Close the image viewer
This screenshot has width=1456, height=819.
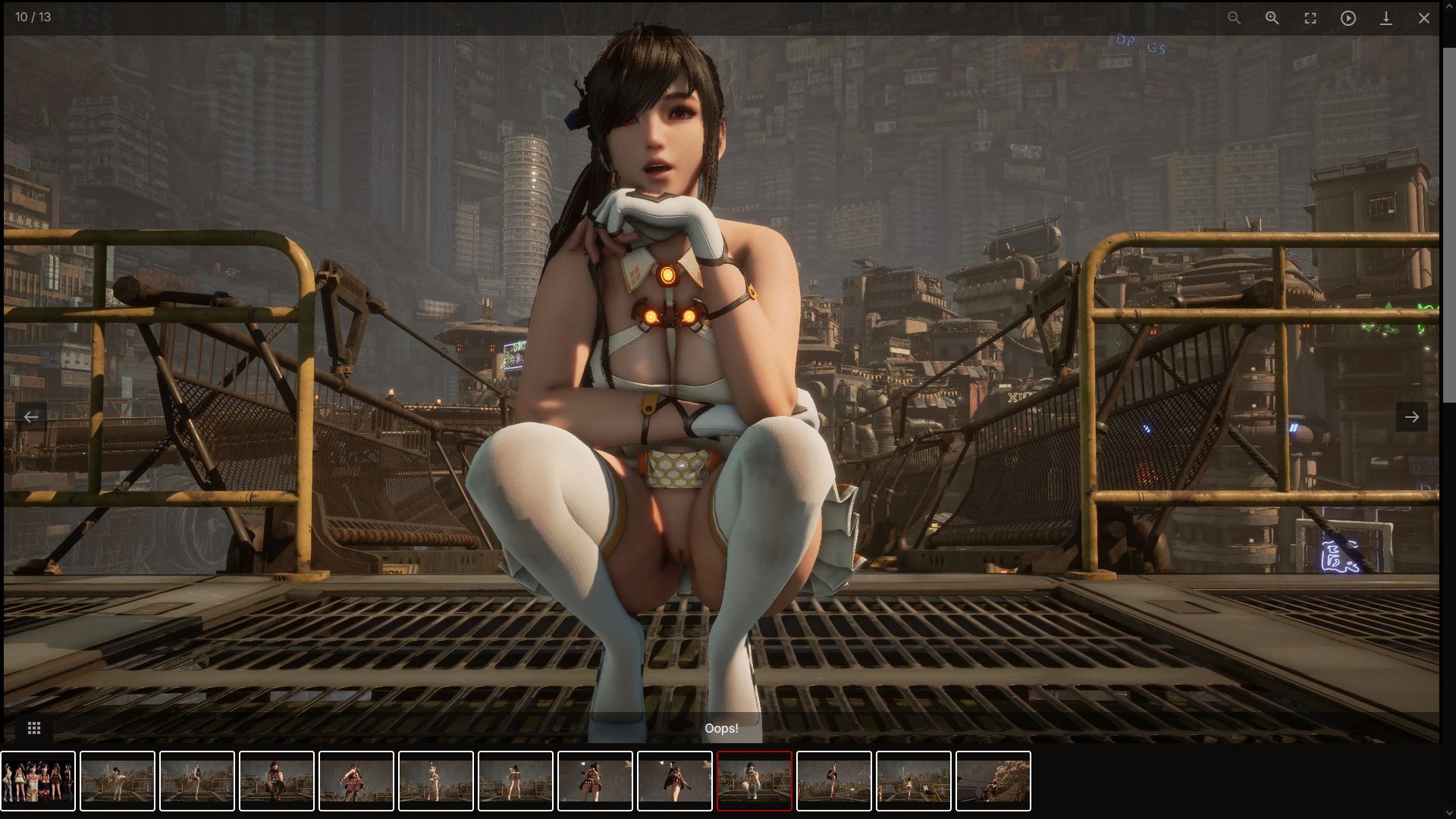point(1423,18)
